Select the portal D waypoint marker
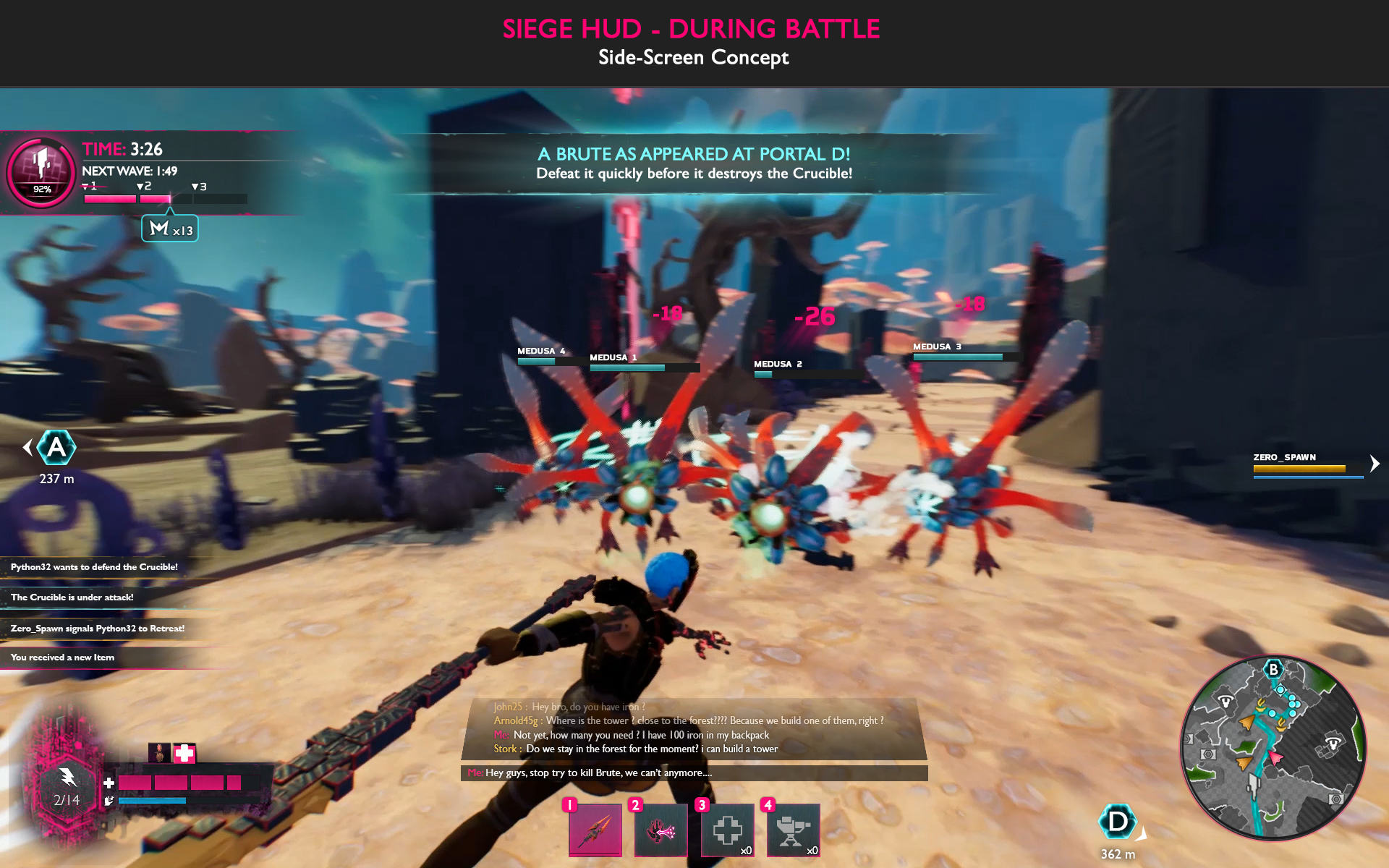Viewport: 1389px width, 868px height. (x=1117, y=822)
